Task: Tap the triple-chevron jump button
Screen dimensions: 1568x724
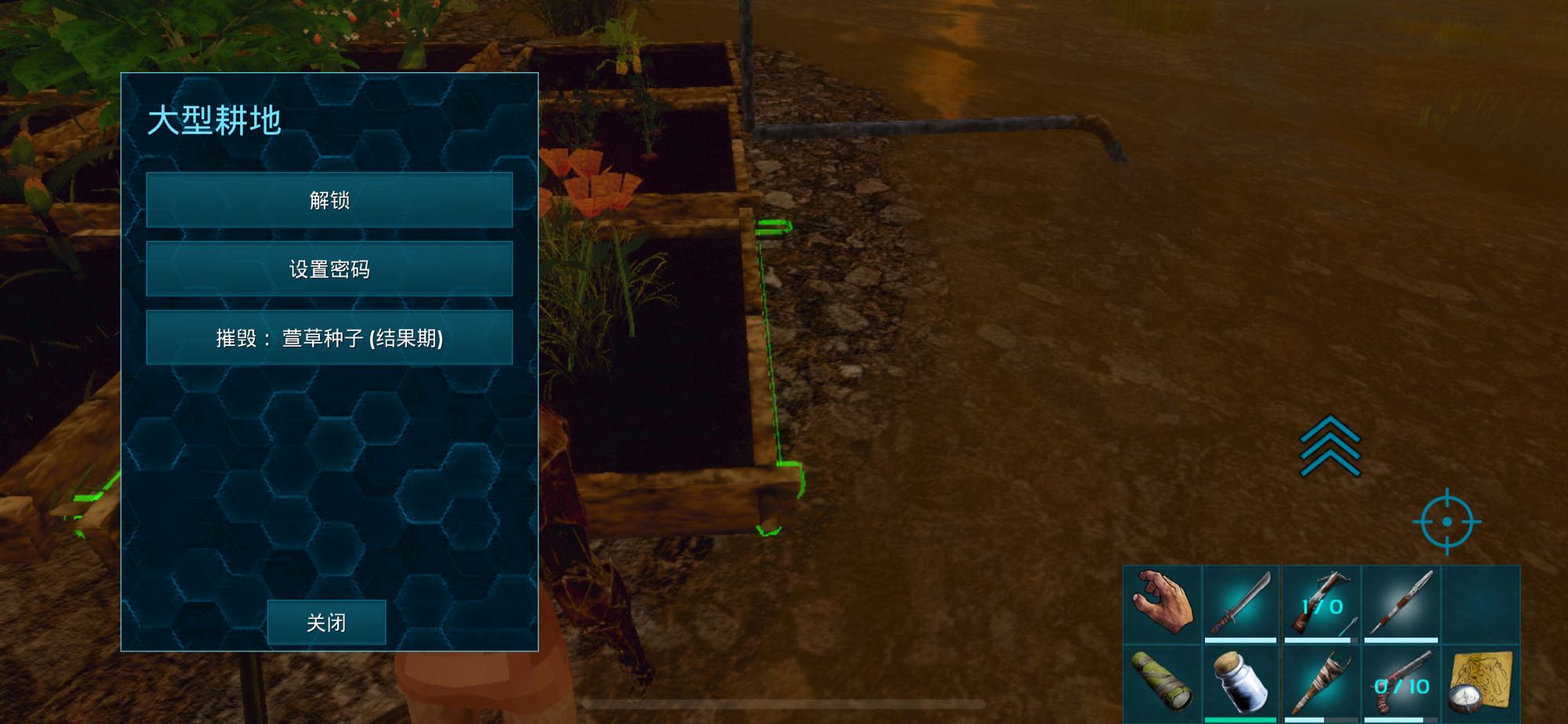Action: tap(1330, 446)
